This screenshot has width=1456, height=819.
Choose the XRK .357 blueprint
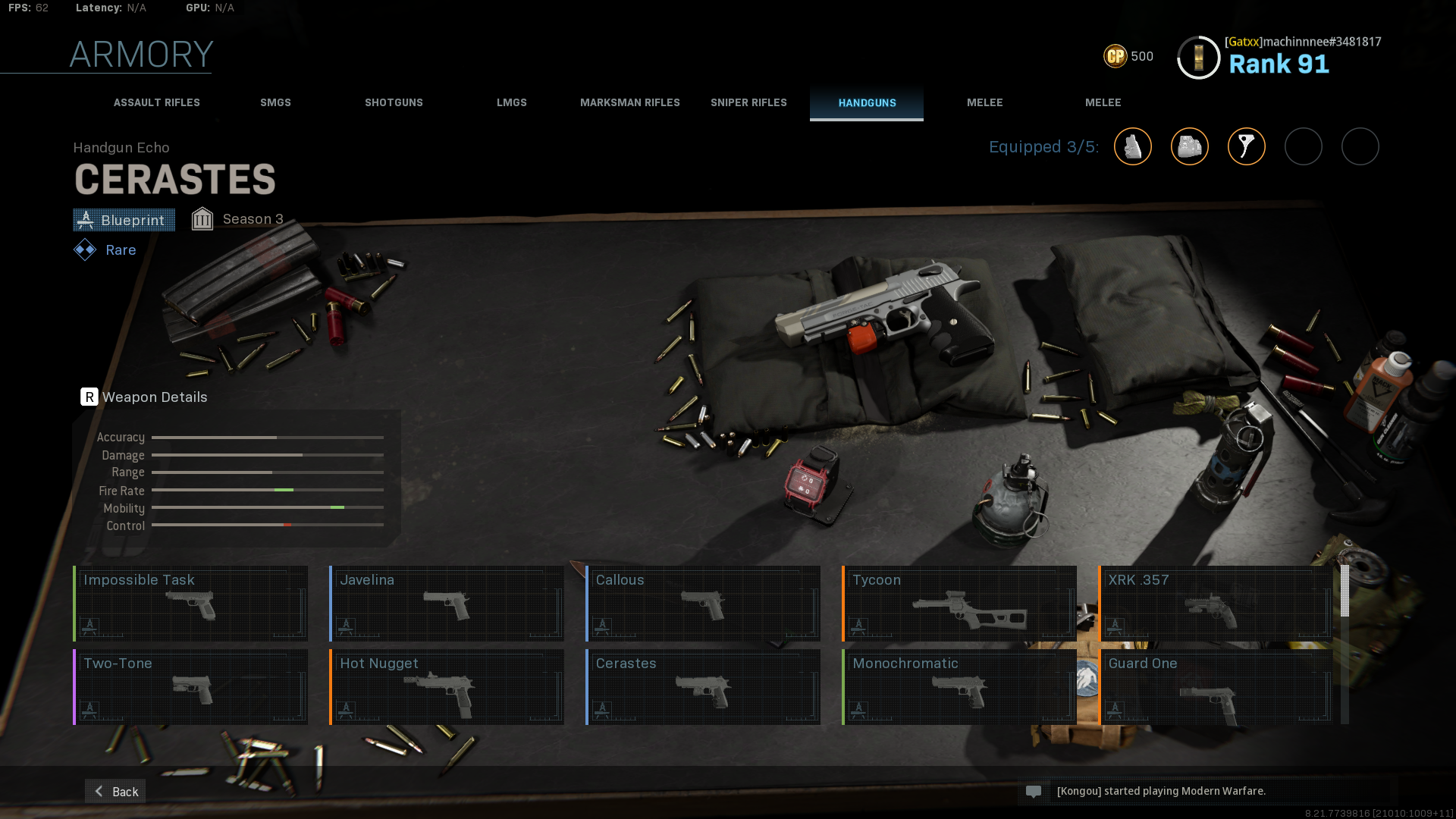pyautogui.click(x=1216, y=603)
